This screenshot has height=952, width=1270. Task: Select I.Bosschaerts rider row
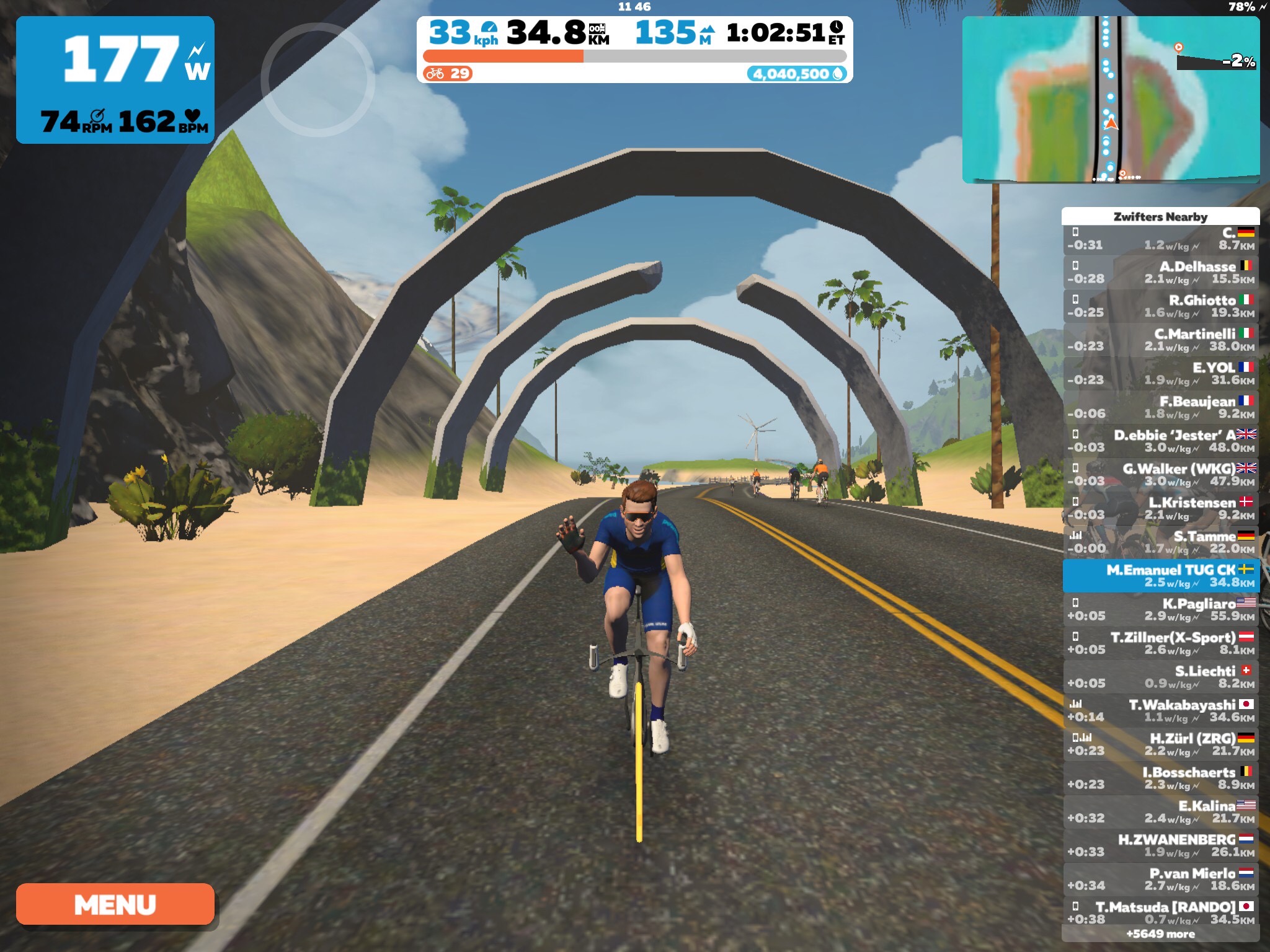point(1160,778)
